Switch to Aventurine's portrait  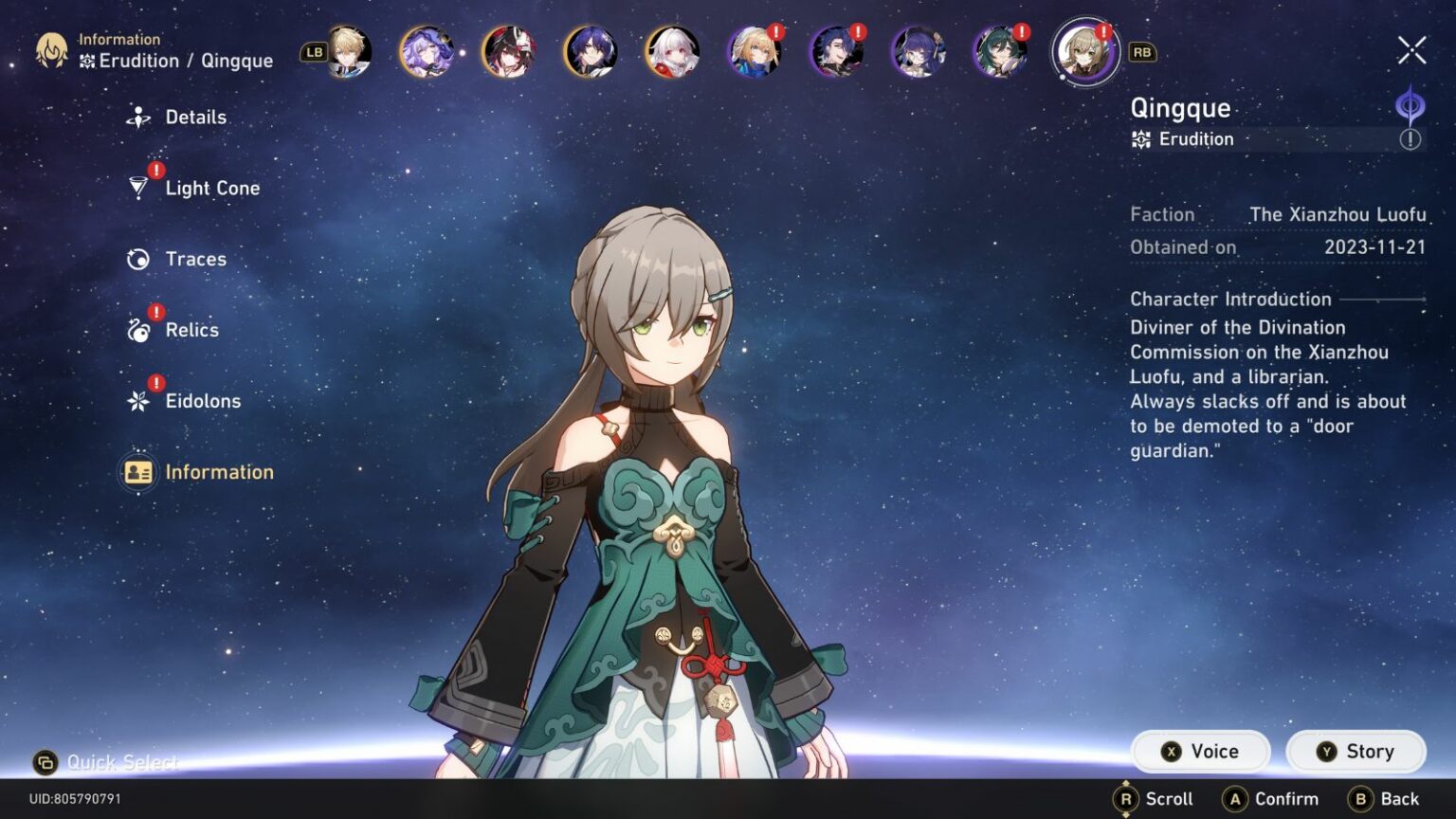click(348, 52)
